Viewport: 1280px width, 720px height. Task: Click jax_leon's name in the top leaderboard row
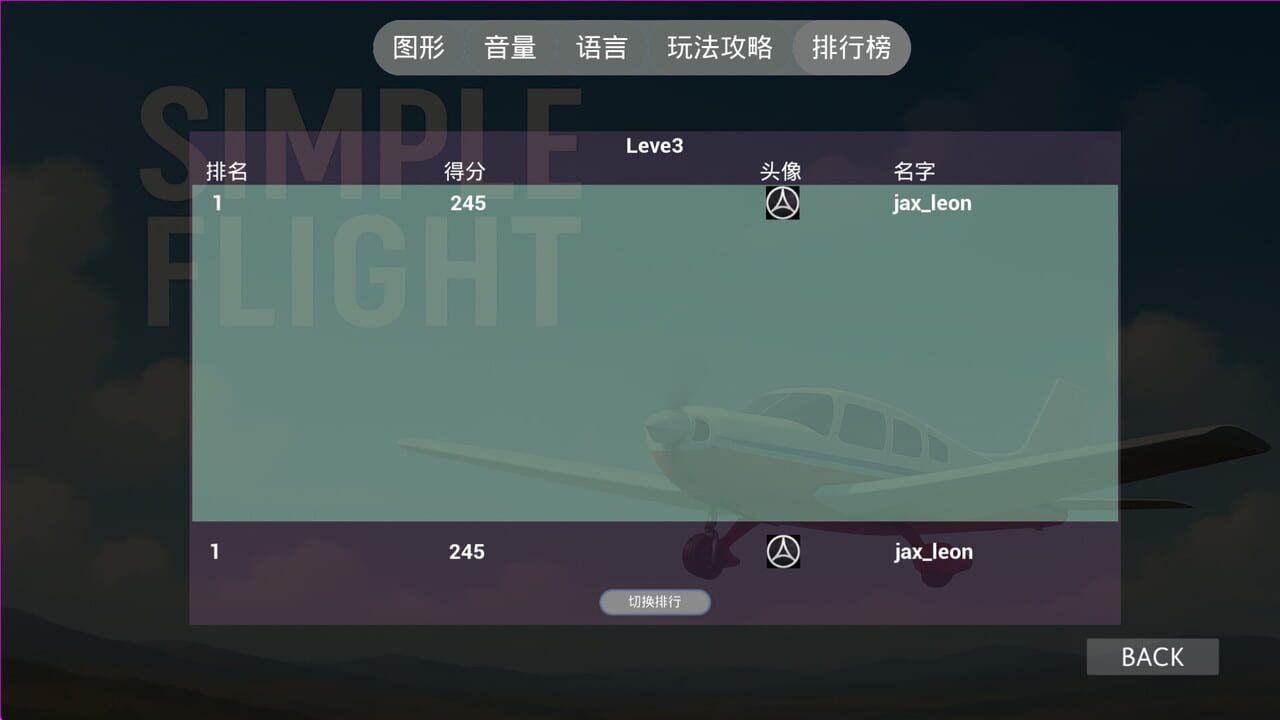tap(930, 202)
